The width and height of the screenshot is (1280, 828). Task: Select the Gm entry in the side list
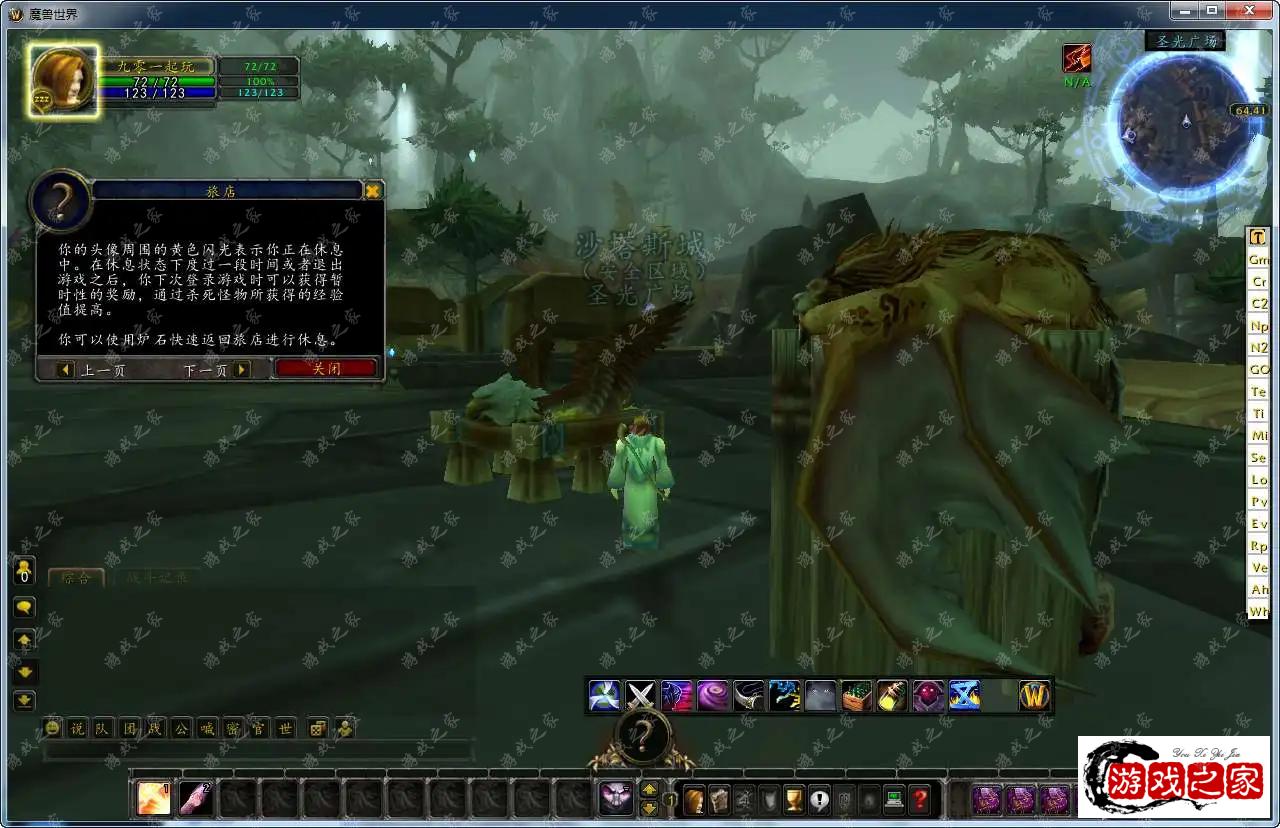click(x=1258, y=260)
